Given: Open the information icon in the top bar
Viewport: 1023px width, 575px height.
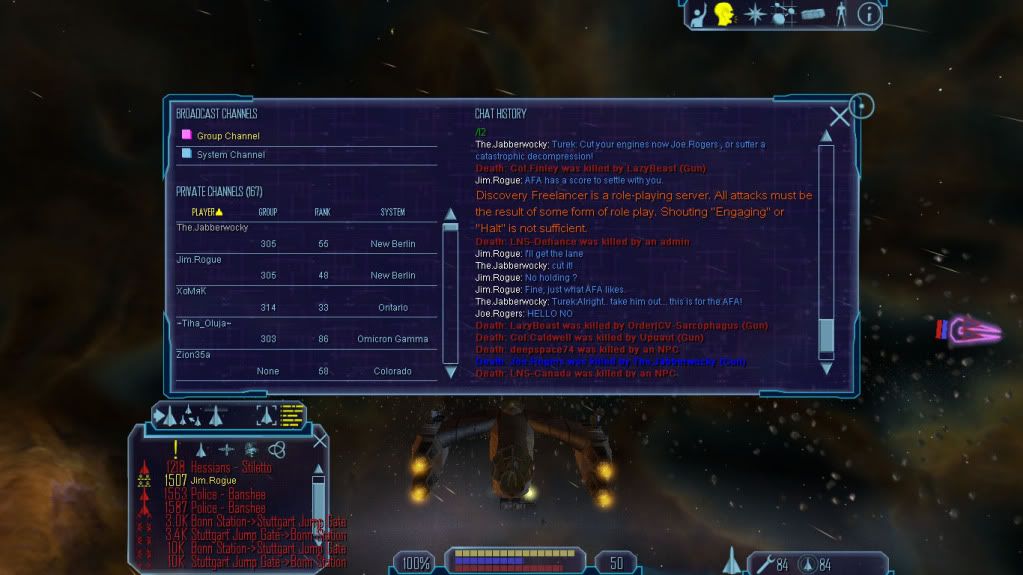Looking at the screenshot, I should pyautogui.click(x=869, y=14).
